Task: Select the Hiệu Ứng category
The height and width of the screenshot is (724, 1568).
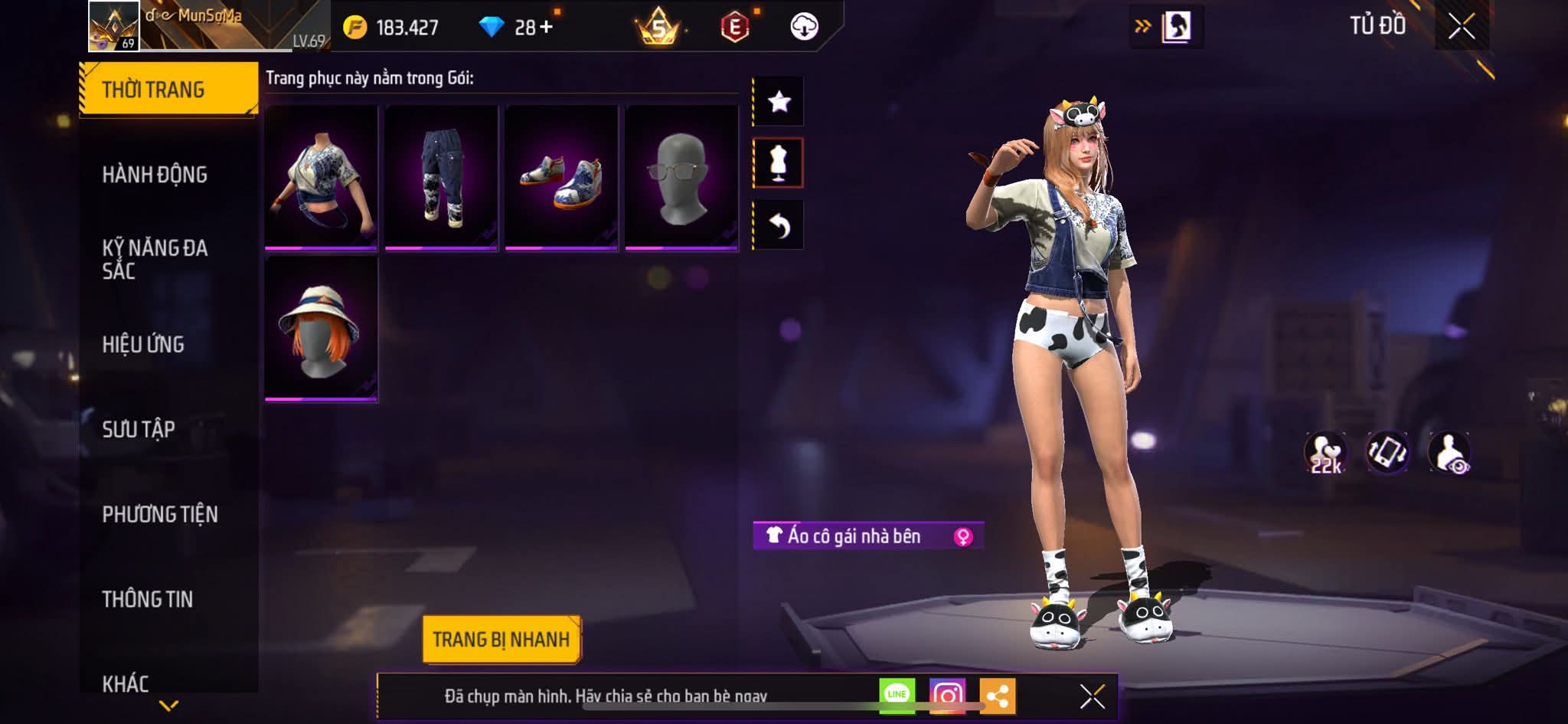Action: [x=143, y=345]
